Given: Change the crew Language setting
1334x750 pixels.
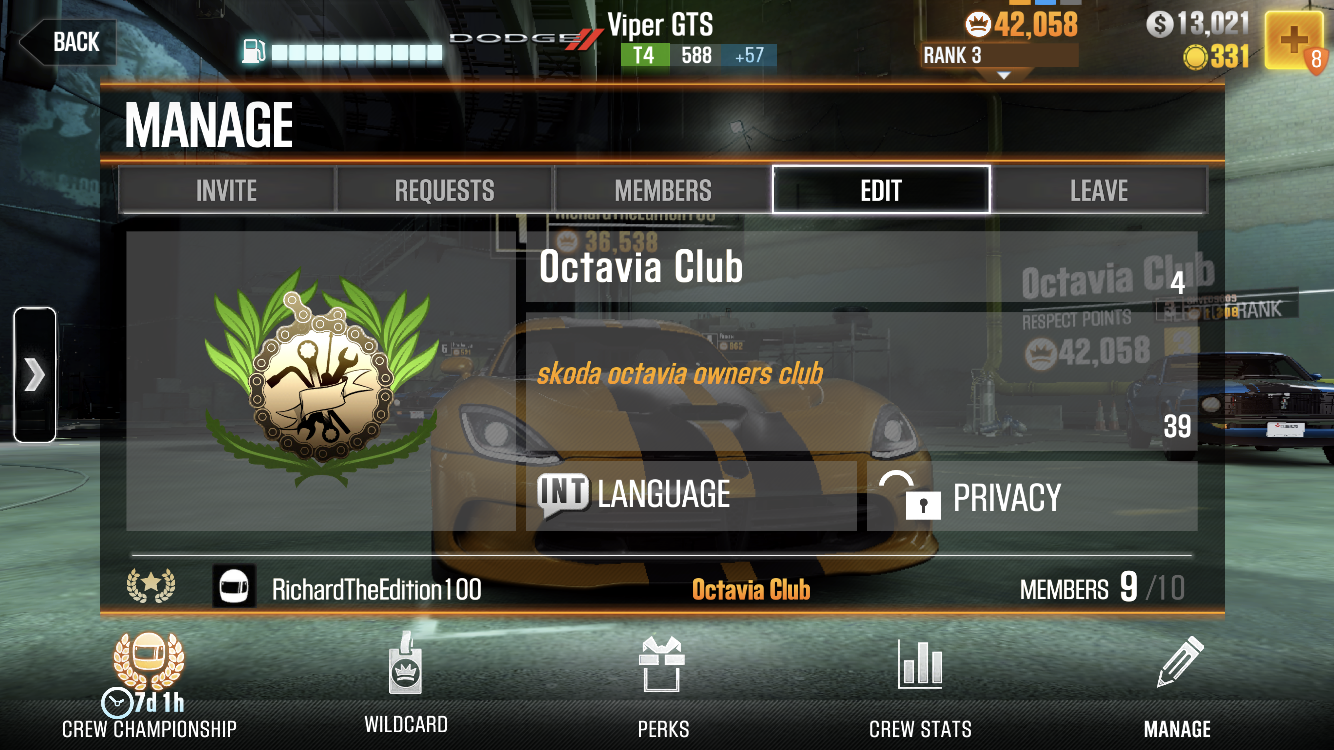Looking at the screenshot, I should tap(691, 496).
